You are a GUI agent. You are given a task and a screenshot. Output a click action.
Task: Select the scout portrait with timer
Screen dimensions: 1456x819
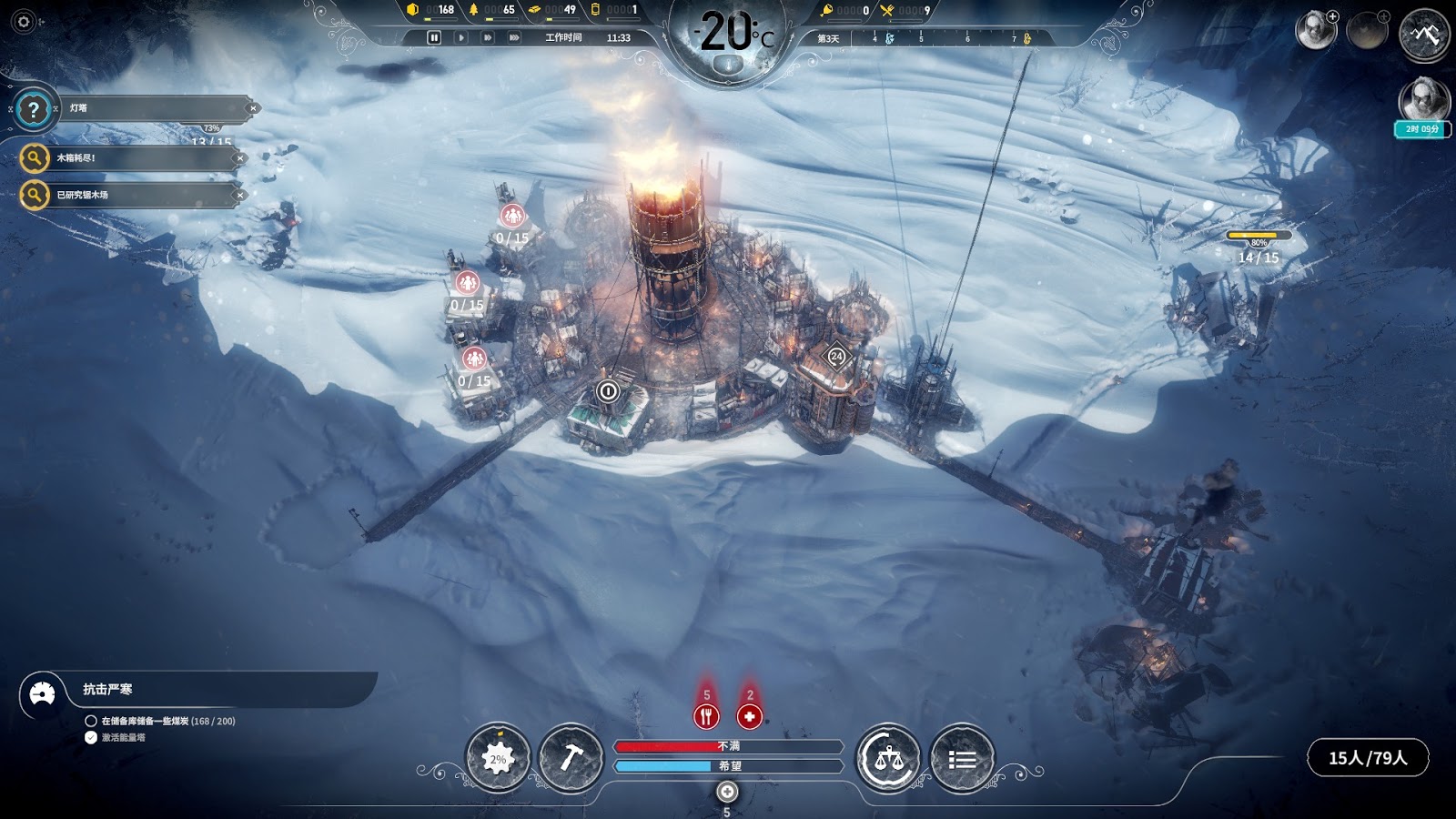[1423, 102]
